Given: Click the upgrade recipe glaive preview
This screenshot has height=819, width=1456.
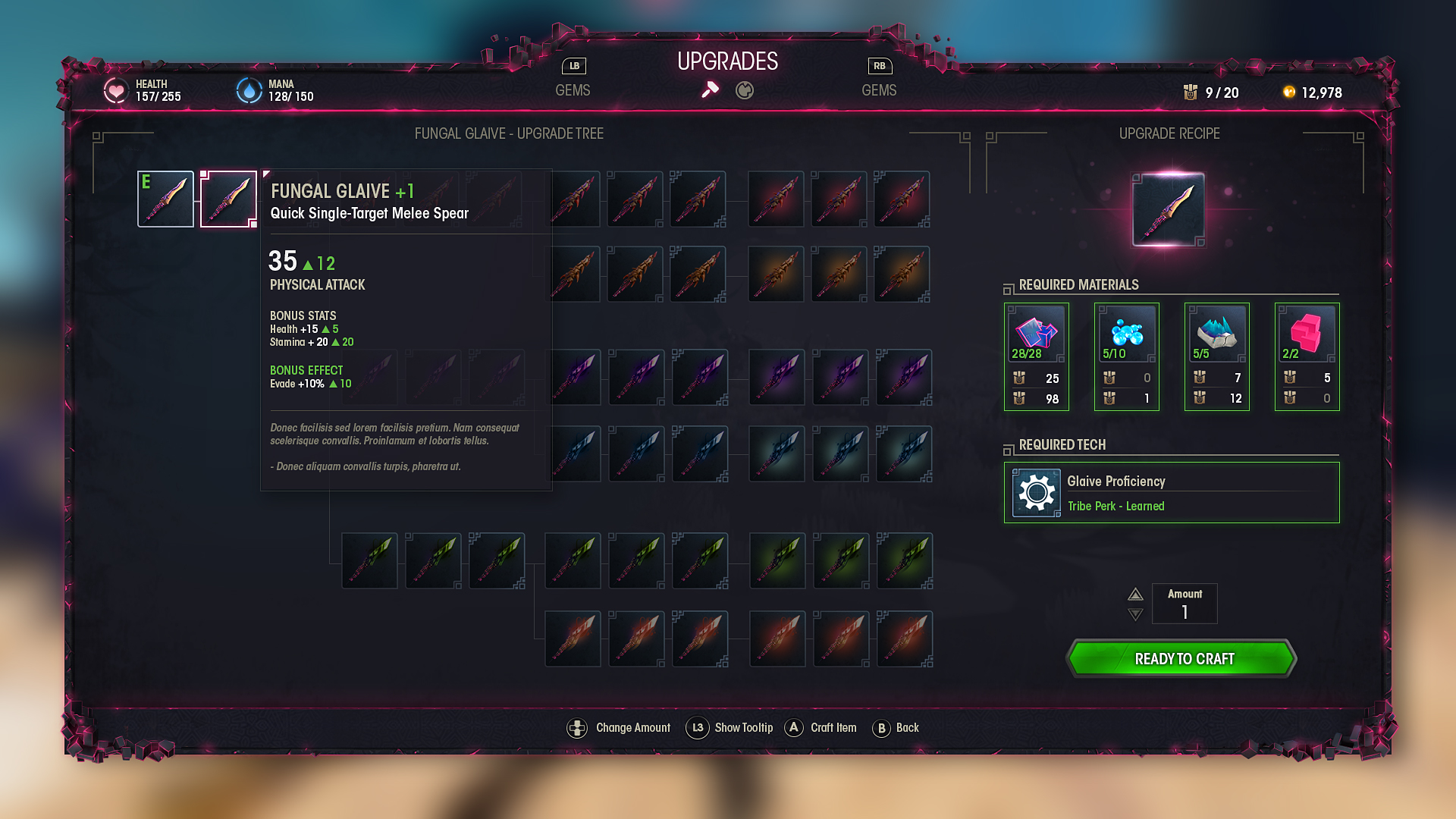Looking at the screenshot, I should click(x=1168, y=210).
